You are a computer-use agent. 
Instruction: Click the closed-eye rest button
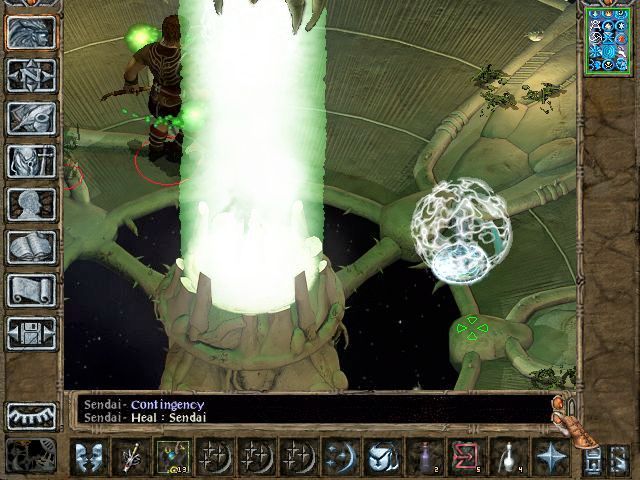click(31, 414)
